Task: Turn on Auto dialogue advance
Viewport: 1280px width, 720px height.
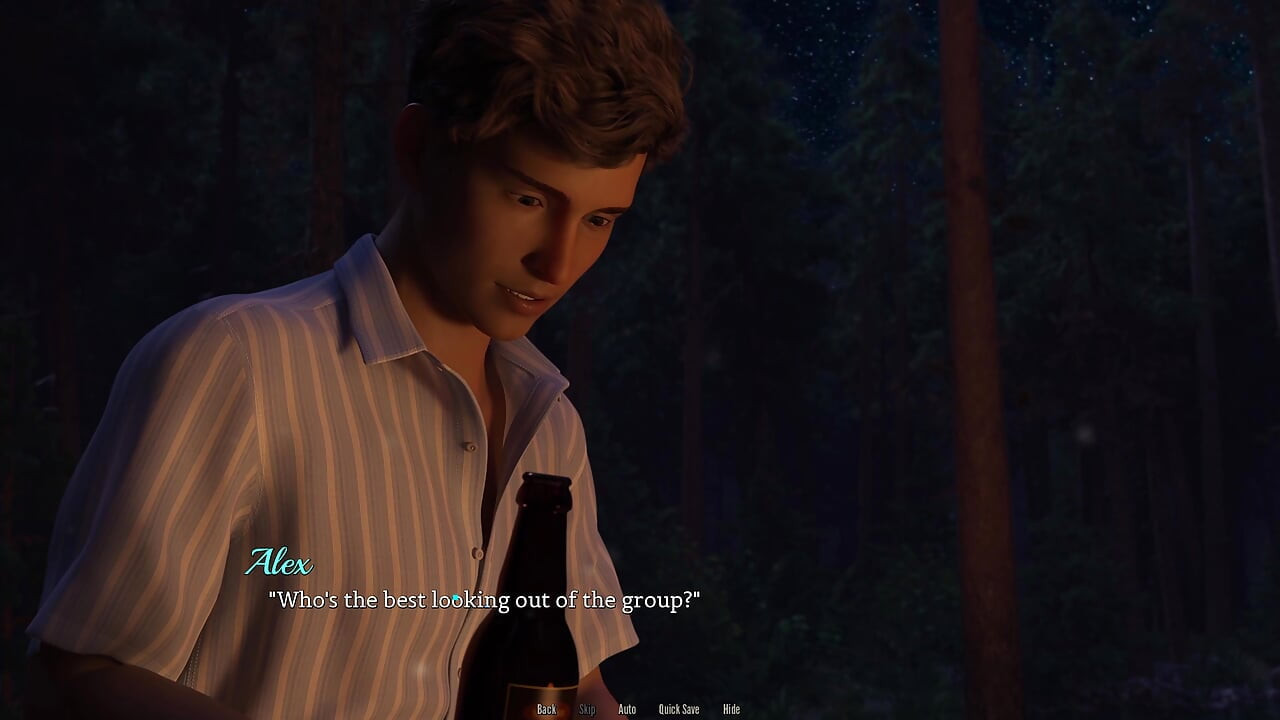Action: coord(627,709)
